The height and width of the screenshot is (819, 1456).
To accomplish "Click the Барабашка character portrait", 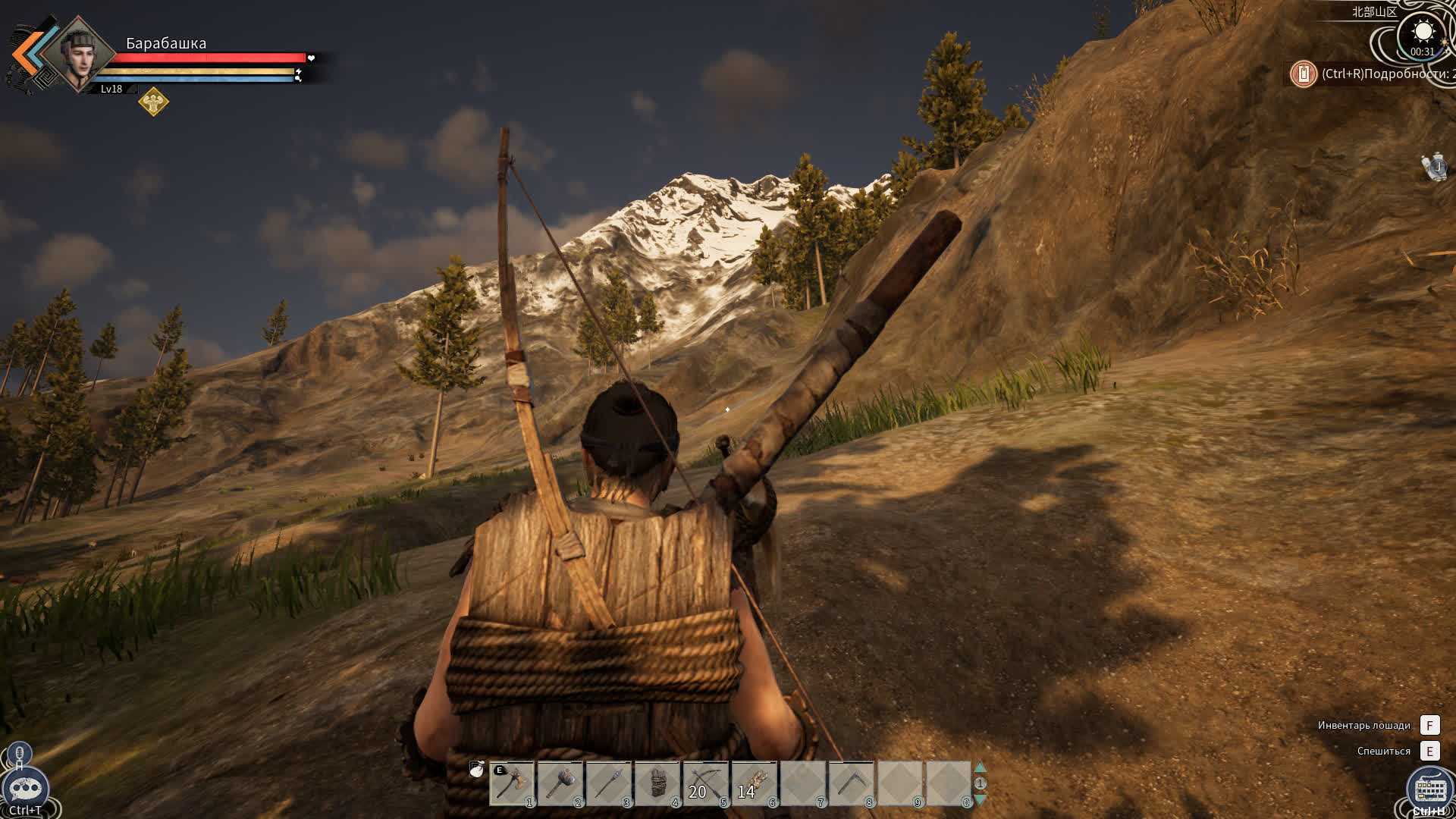I will point(78,55).
